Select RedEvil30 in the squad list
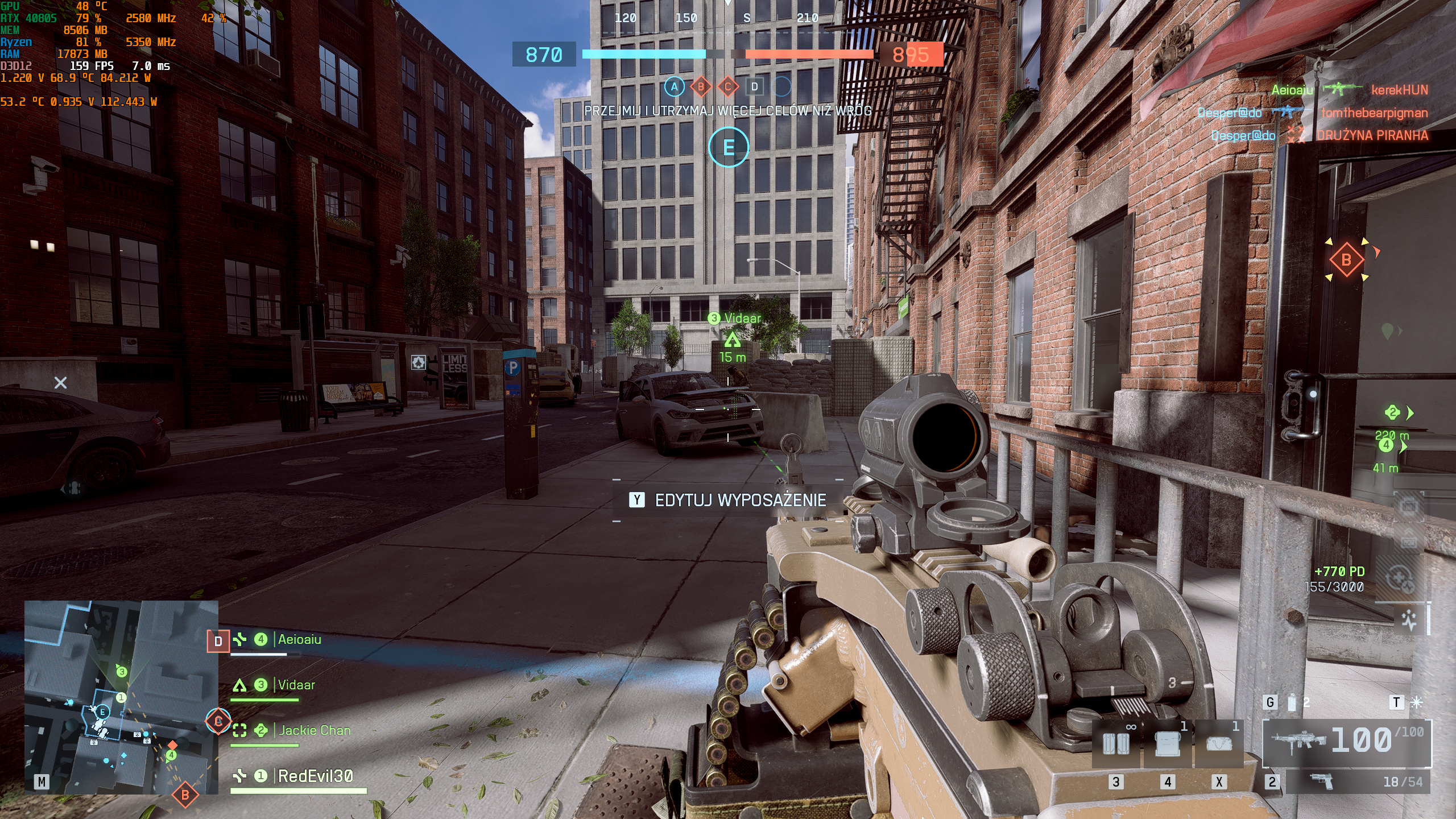 (315, 776)
